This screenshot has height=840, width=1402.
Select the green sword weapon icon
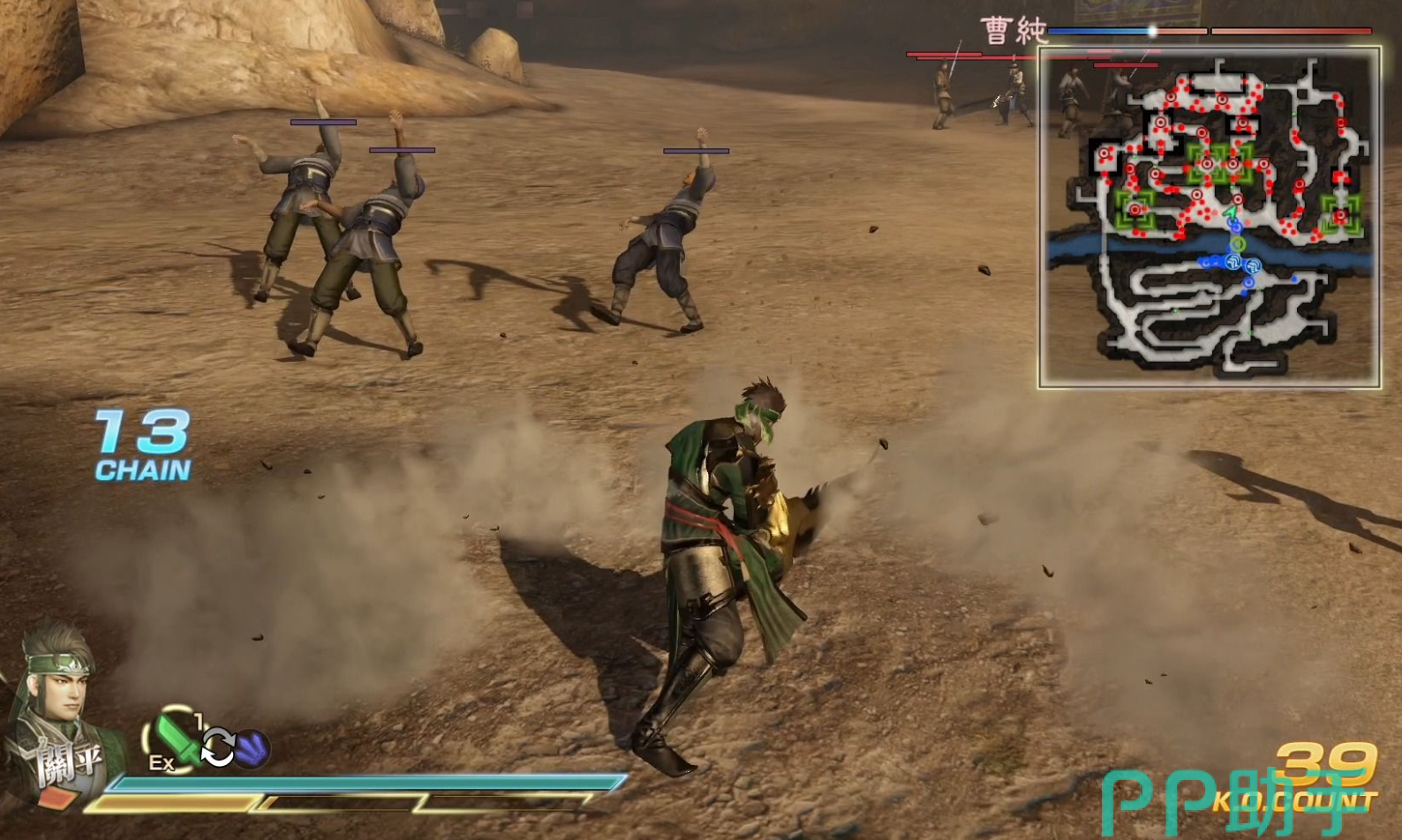[175, 737]
